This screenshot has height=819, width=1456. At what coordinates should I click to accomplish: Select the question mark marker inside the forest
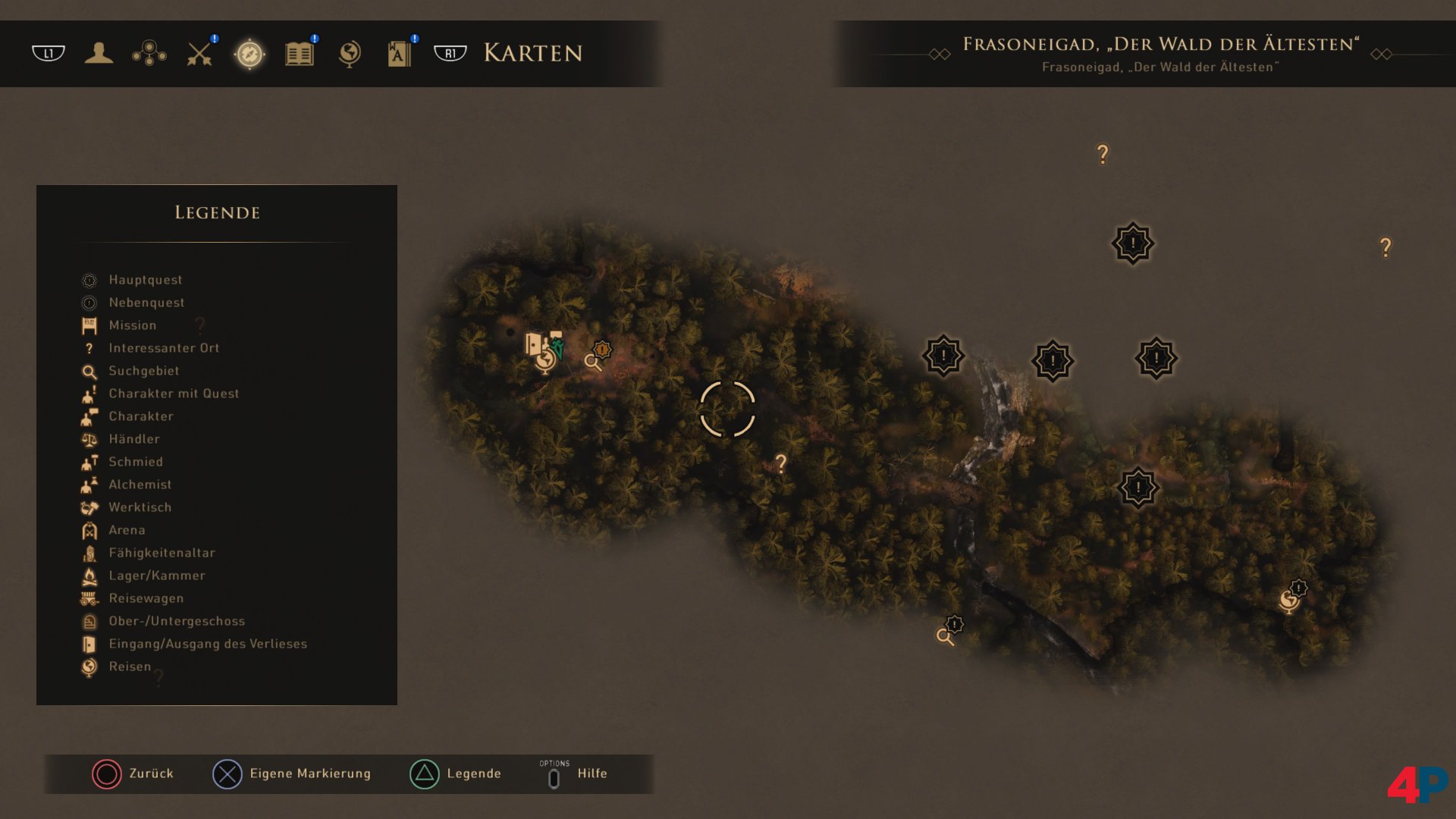point(781,463)
